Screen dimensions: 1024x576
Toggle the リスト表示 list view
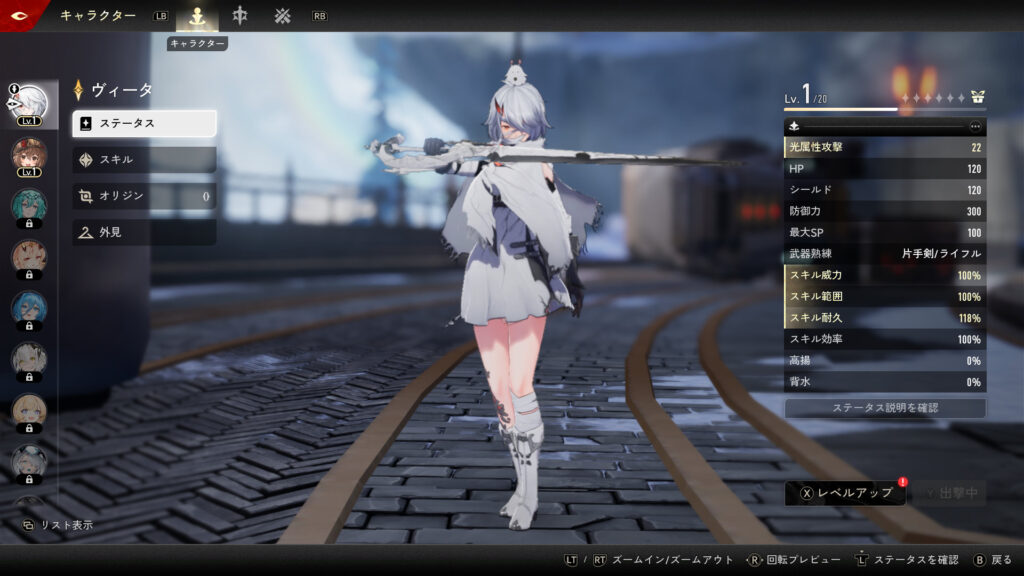[58, 525]
